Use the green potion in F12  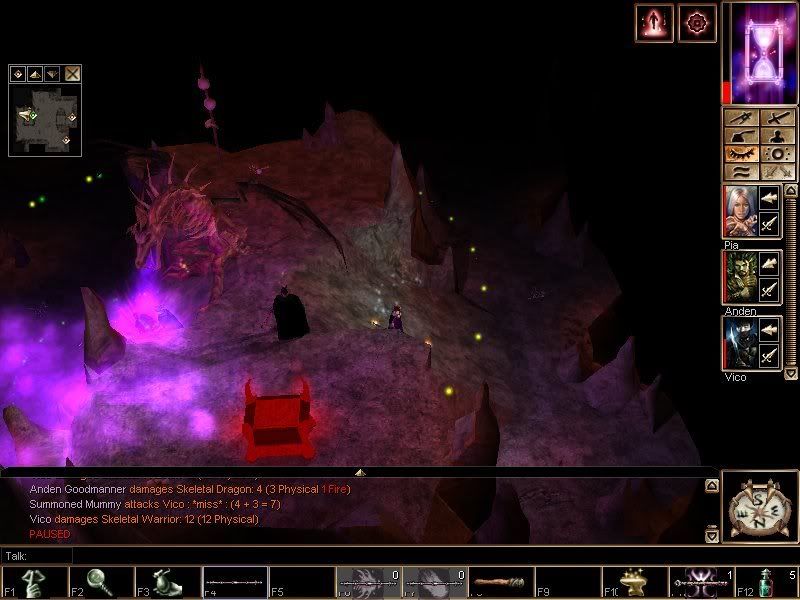point(765,582)
